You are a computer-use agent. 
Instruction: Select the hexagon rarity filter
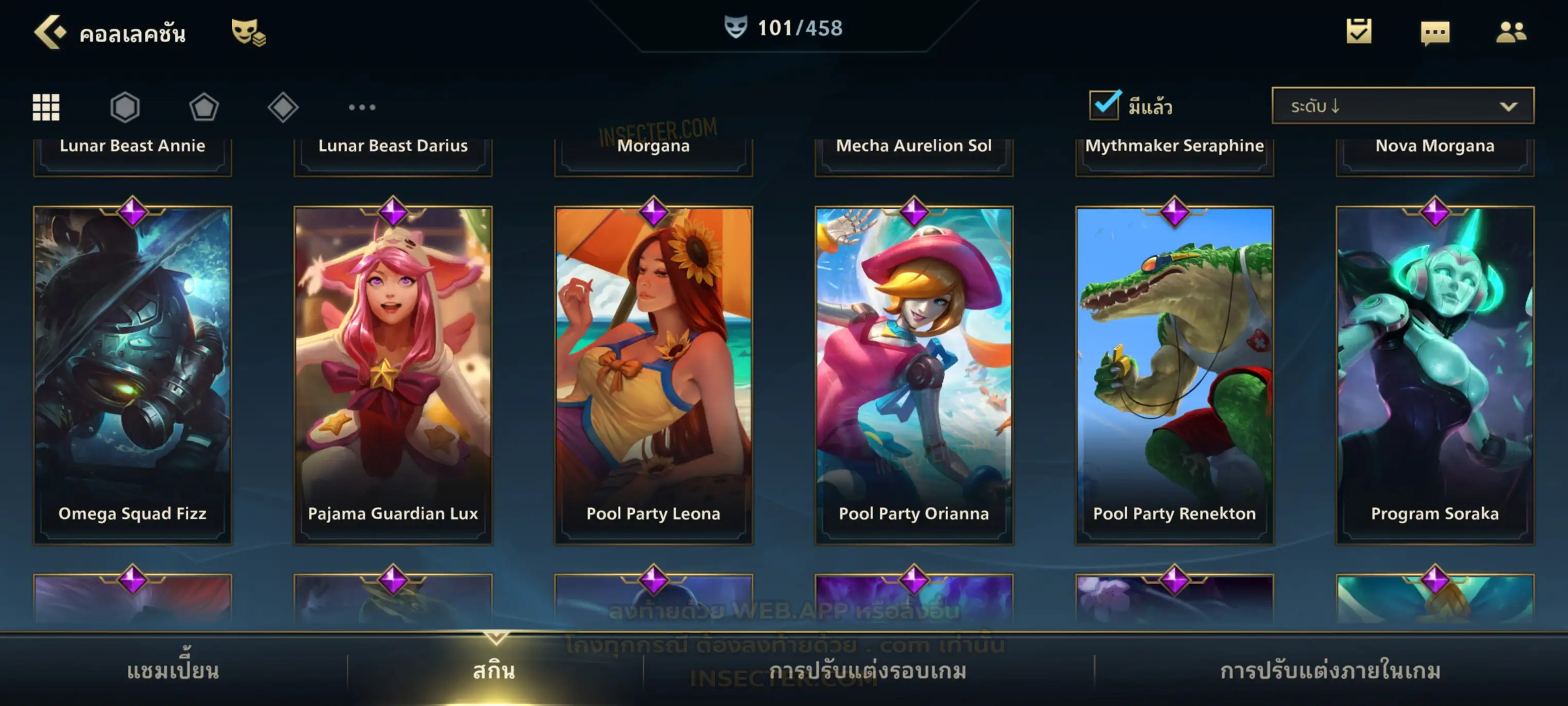(x=125, y=107)
